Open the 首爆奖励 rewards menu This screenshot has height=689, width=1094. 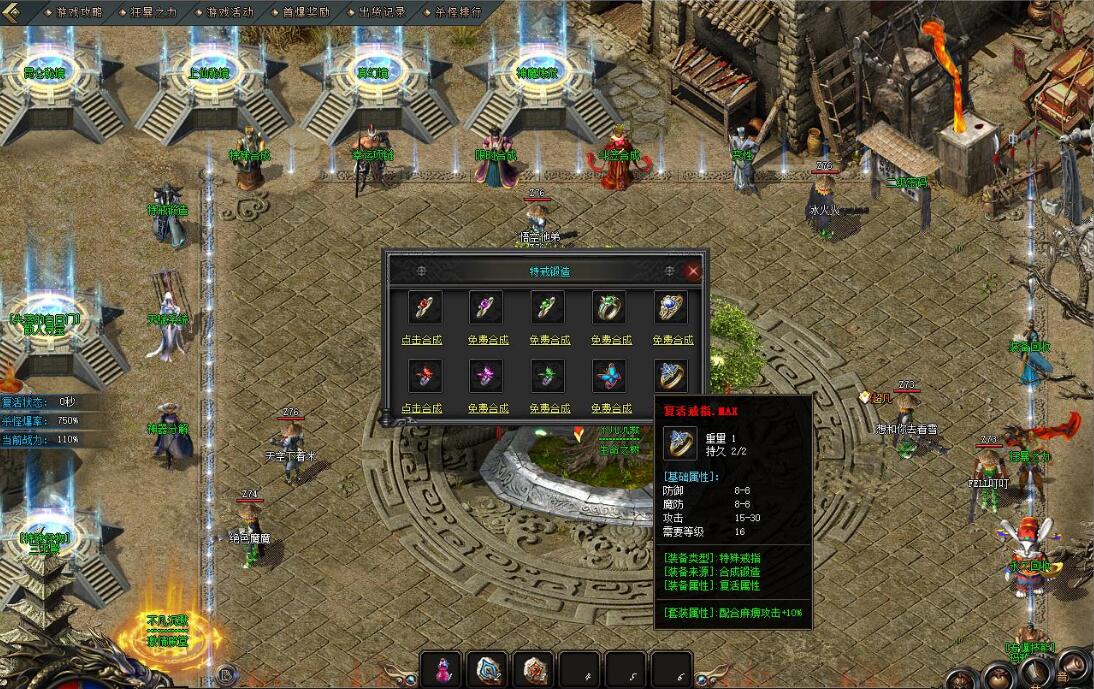(x=306, y=12)
